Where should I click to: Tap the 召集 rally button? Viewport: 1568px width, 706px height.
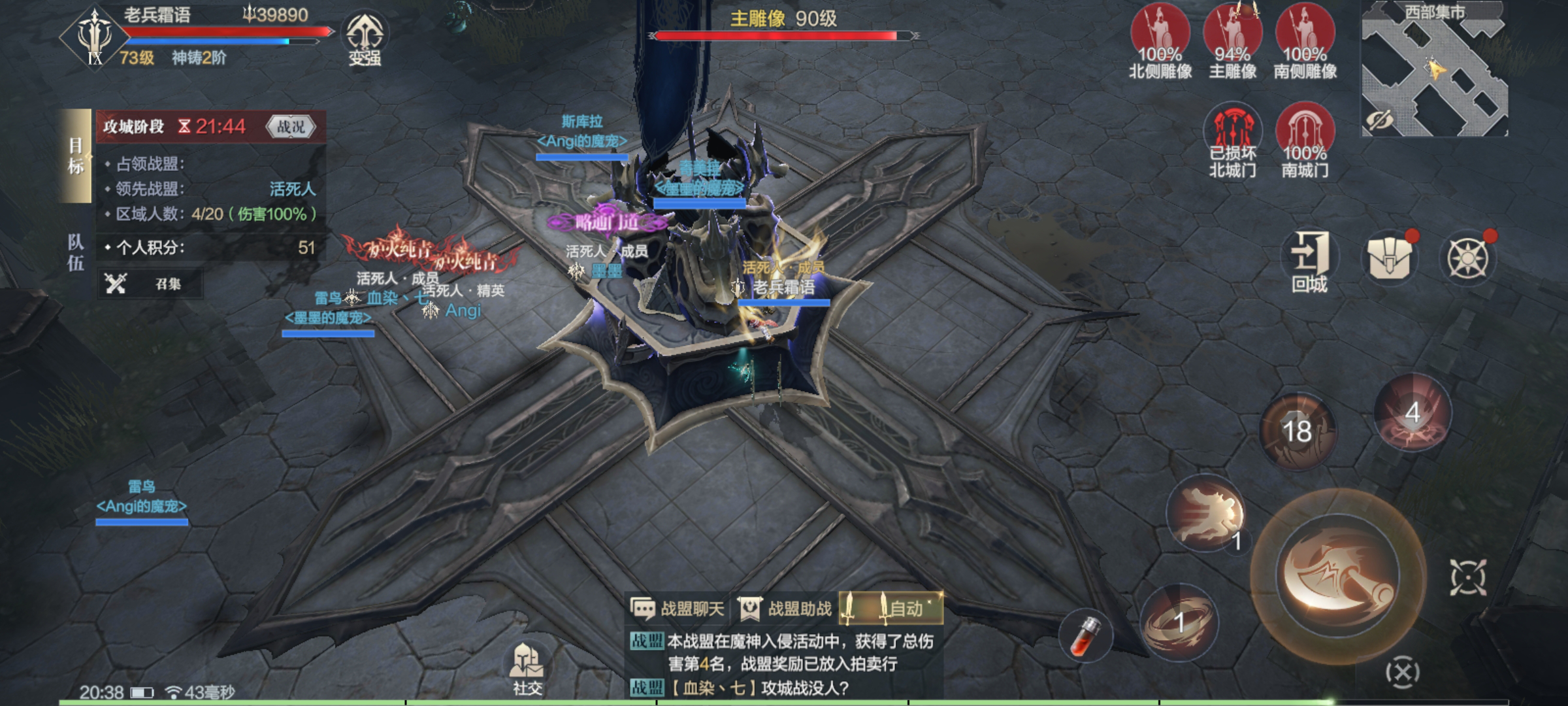pos(150,284)
